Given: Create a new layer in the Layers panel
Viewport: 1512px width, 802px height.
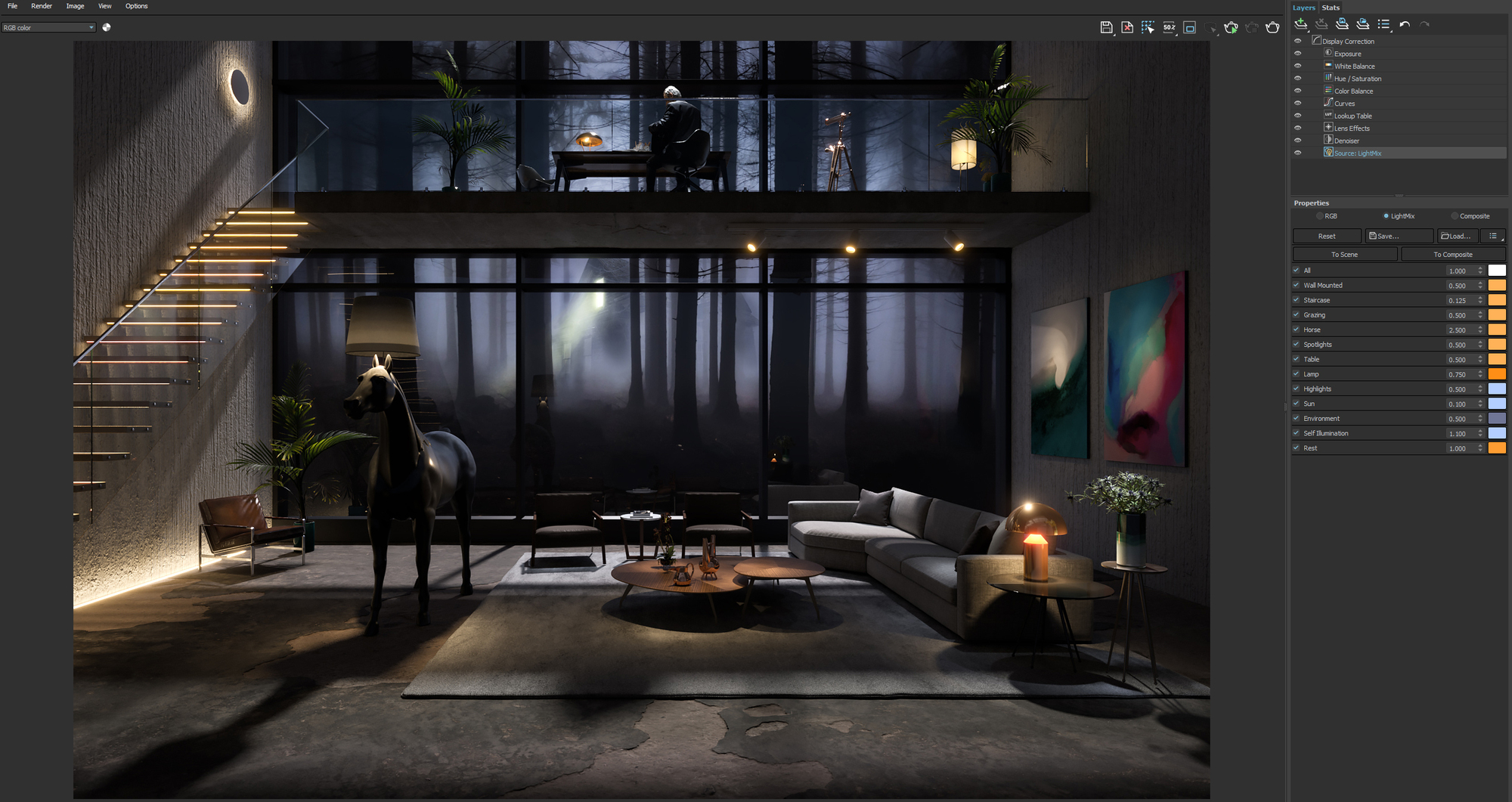Looking at the screenshot, I should (1301, 24).
